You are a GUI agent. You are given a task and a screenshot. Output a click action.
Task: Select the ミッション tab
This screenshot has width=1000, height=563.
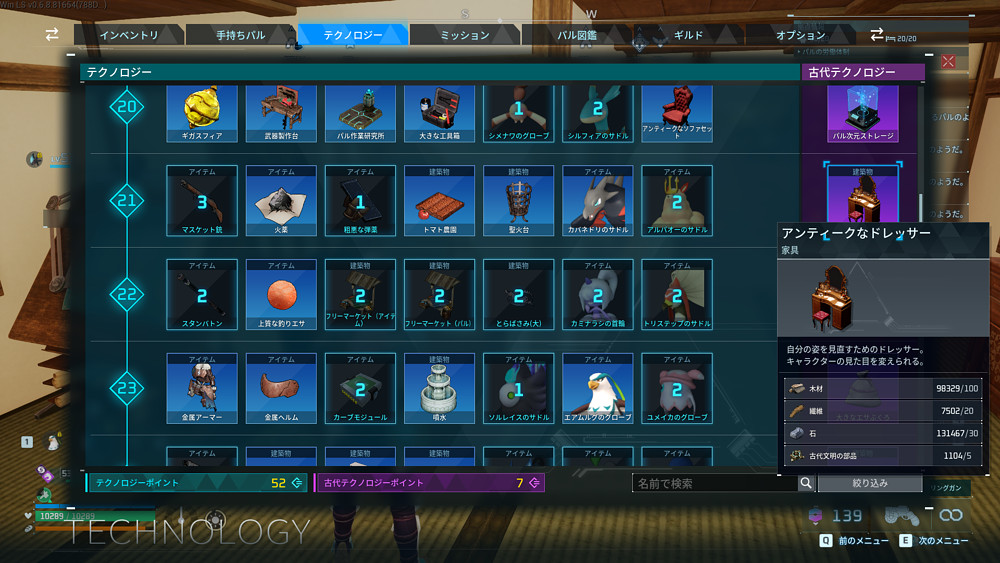pos(464,35)
